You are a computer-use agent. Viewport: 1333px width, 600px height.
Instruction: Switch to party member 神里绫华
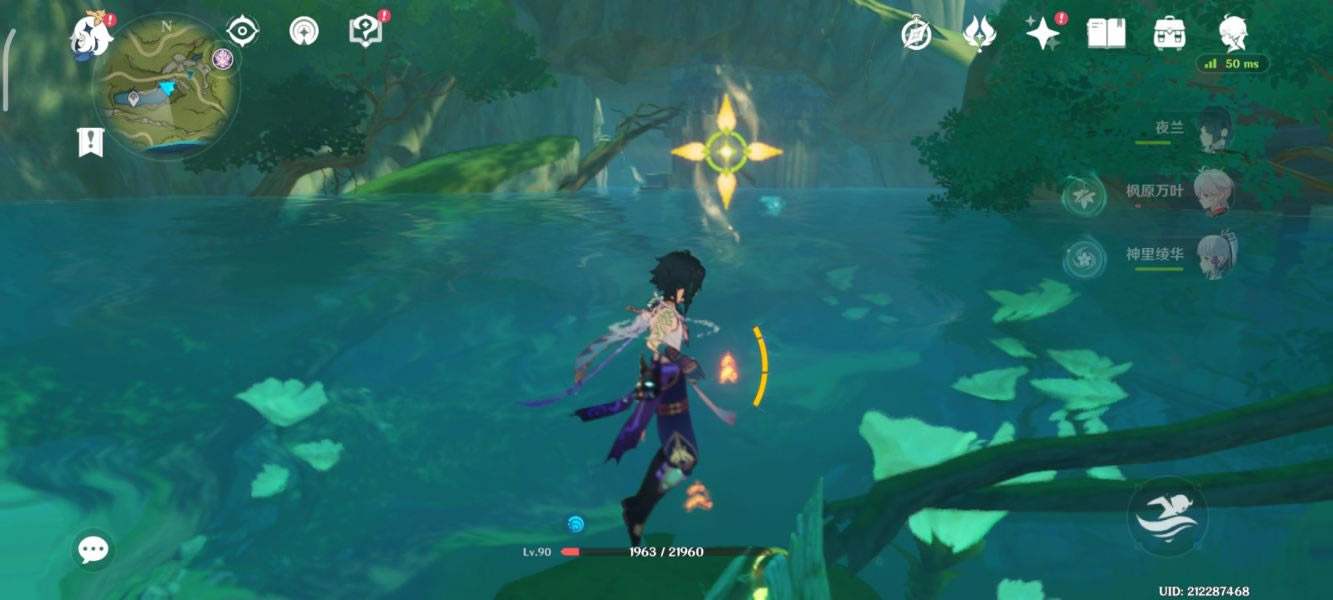click(1214, 255)
